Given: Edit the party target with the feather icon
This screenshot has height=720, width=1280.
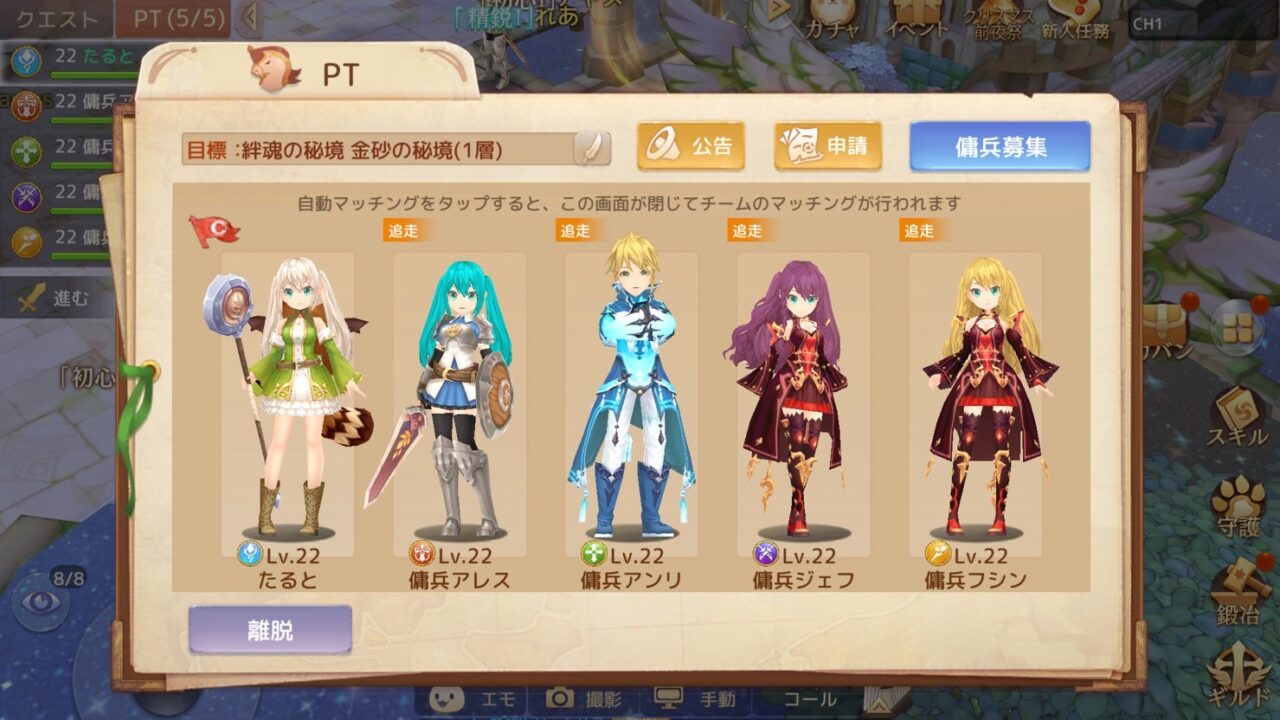Looking at the screenshot, I should [592, 148].
